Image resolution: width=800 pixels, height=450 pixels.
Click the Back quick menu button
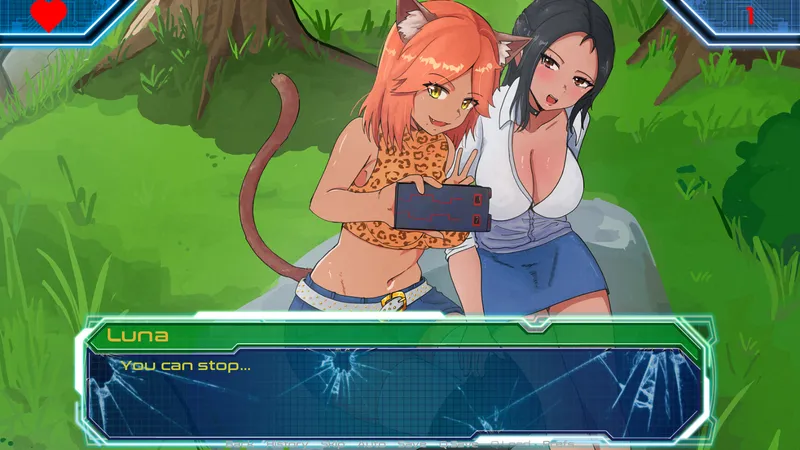238,442
